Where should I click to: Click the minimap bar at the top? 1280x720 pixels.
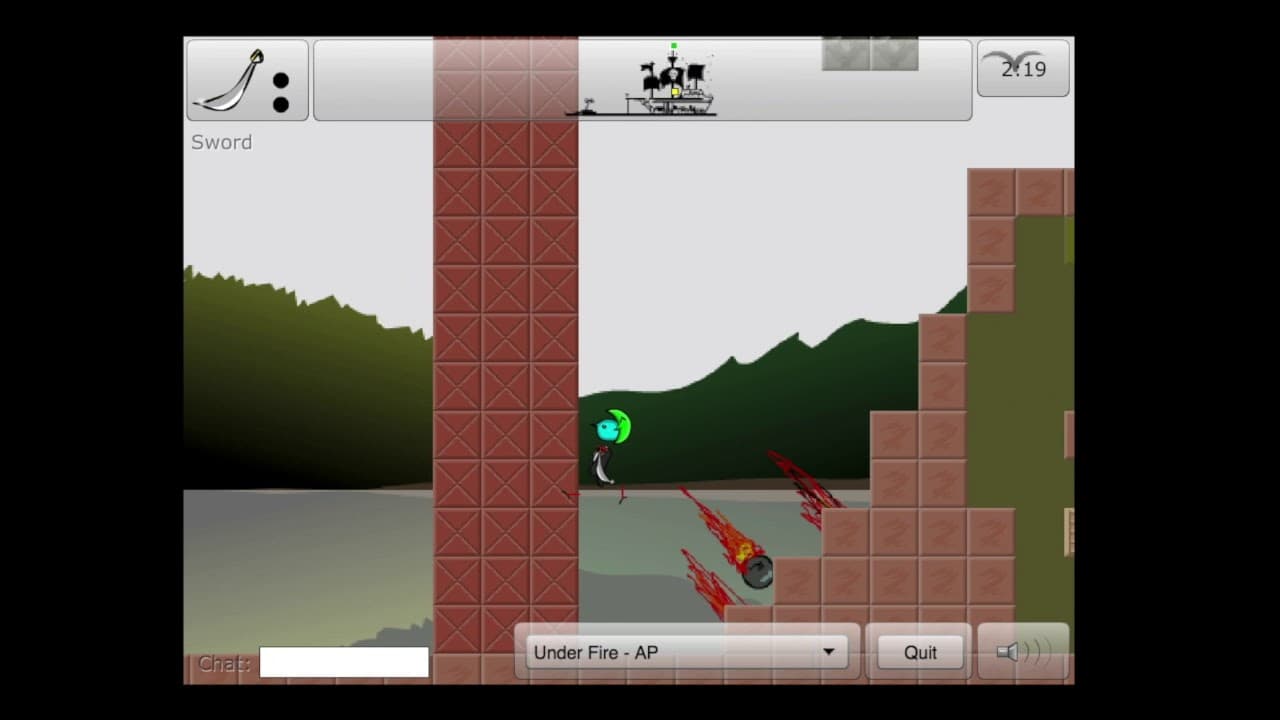(x=643, y=80)
